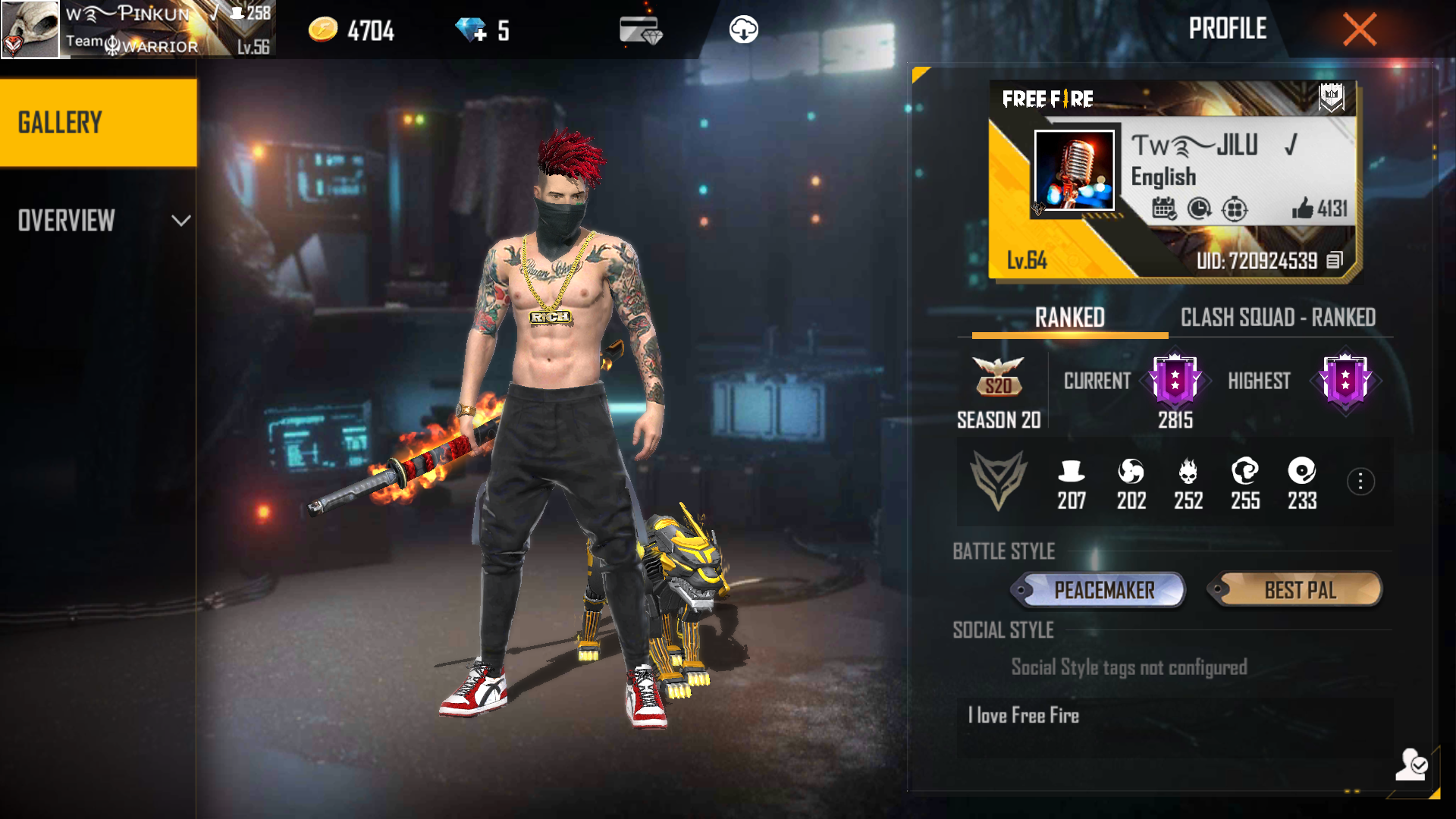This screenshot has width=1456, height=819.
Task: Open the guild badge on the banner
Action: point(1331,97)
